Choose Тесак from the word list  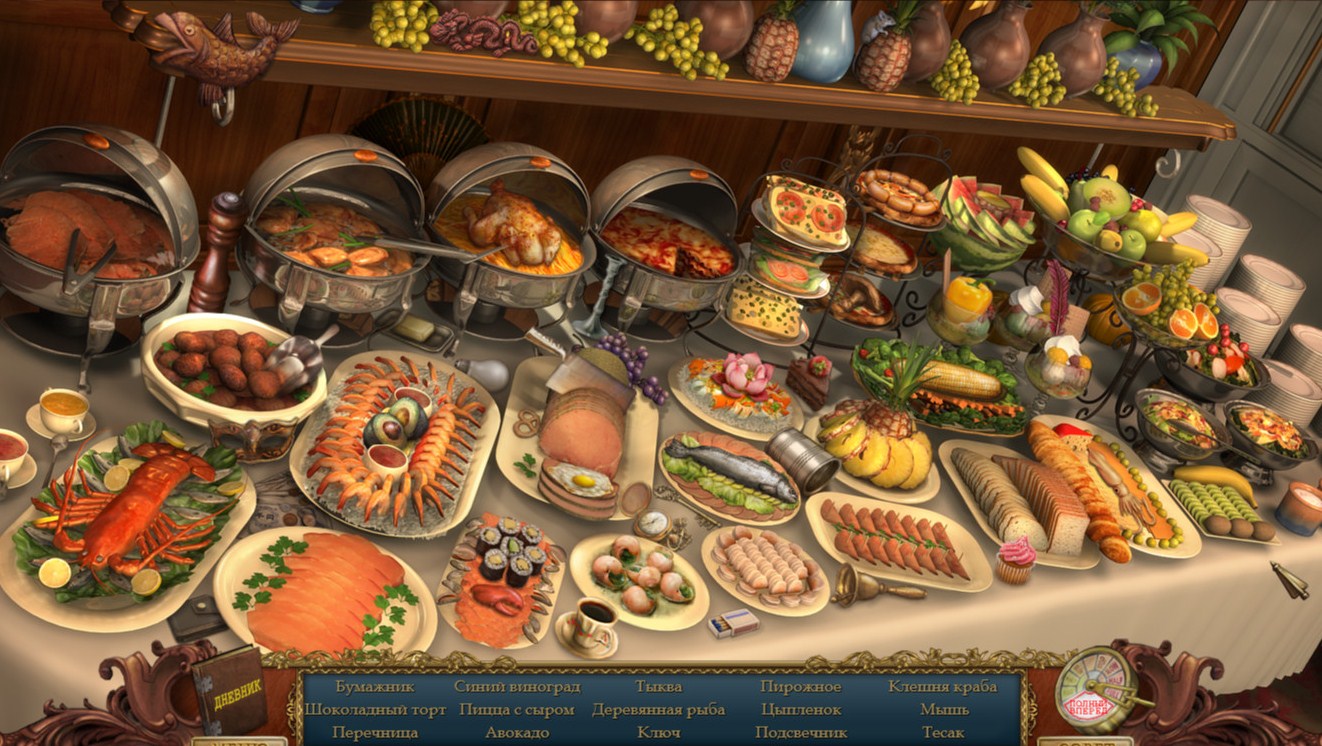[x=943, y=733]
